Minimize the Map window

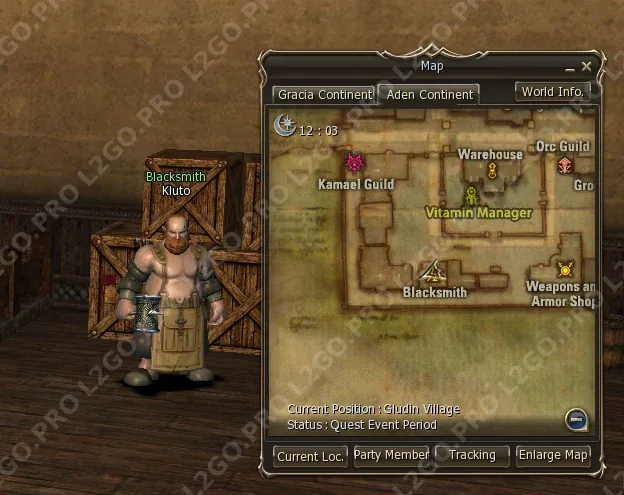570,67
